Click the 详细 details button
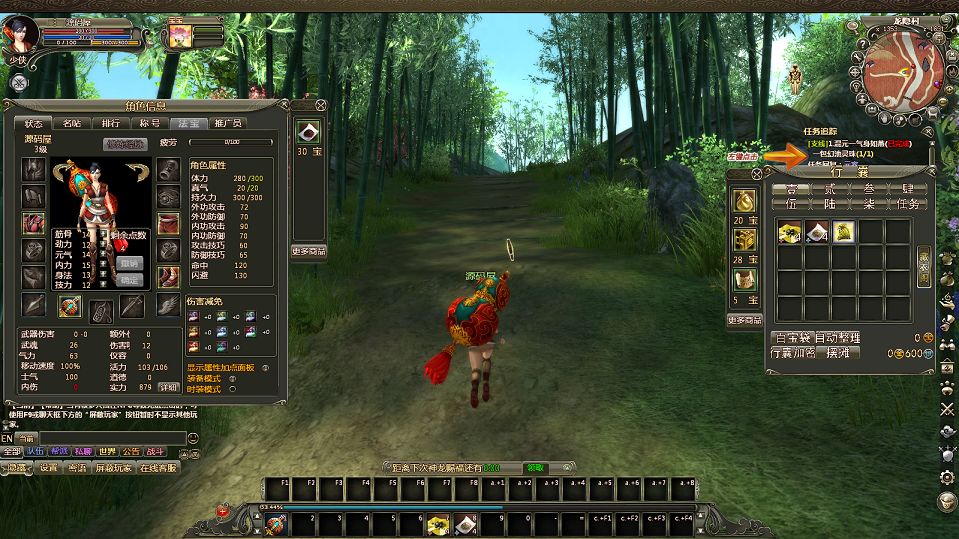Screen dimensions: 959x539 pyautogui.click(x=167, y=386)
